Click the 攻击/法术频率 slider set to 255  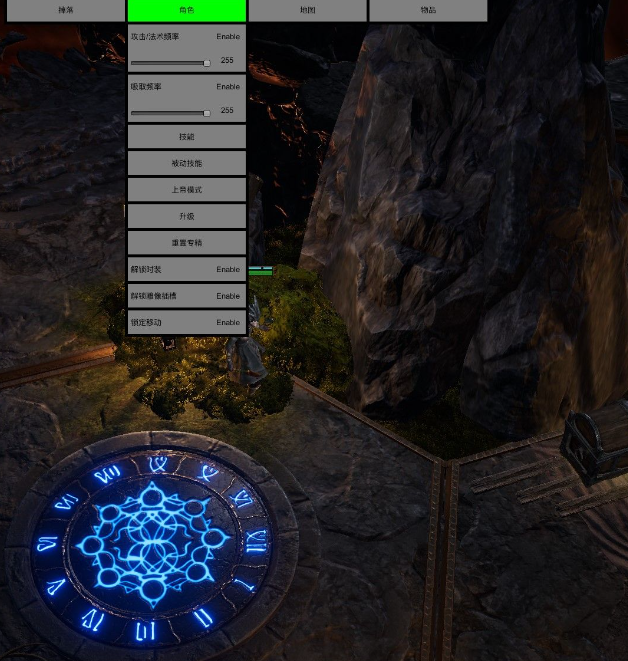pos(170,62)
